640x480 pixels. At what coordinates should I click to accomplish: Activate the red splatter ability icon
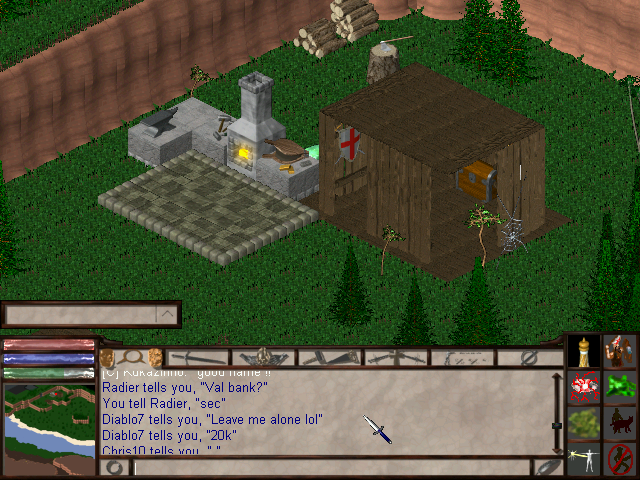coord(585,387)
